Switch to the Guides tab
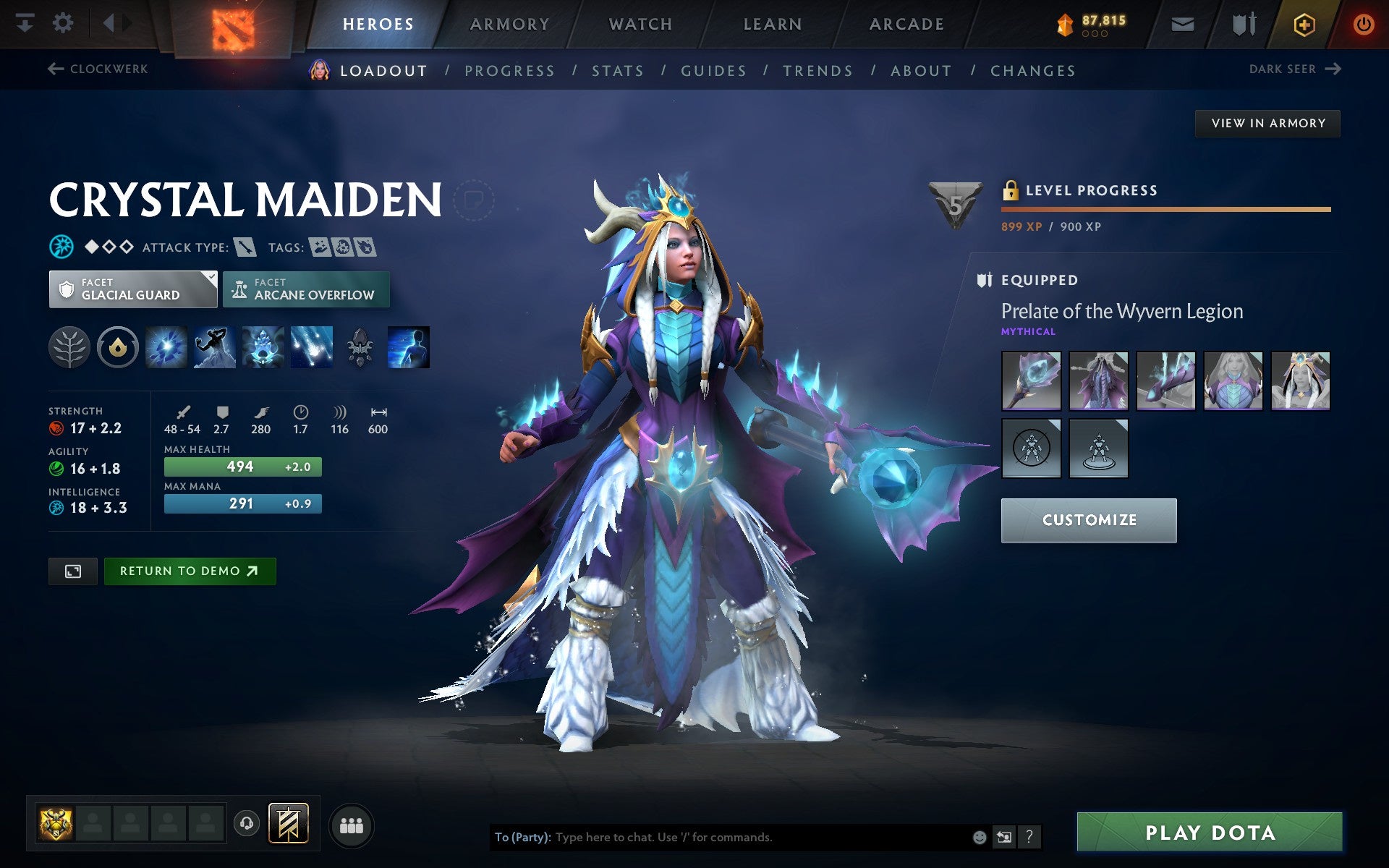The image size is (1389, 868). pos(713,70)
